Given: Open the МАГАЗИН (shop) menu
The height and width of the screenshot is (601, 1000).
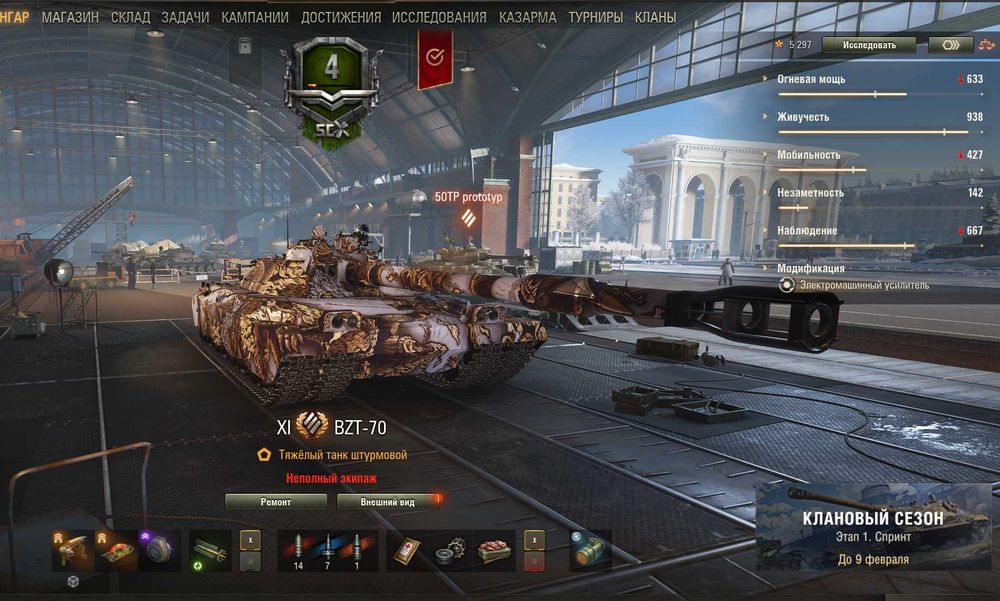Looking at the screenshot, I should click(x=70, y=17).
